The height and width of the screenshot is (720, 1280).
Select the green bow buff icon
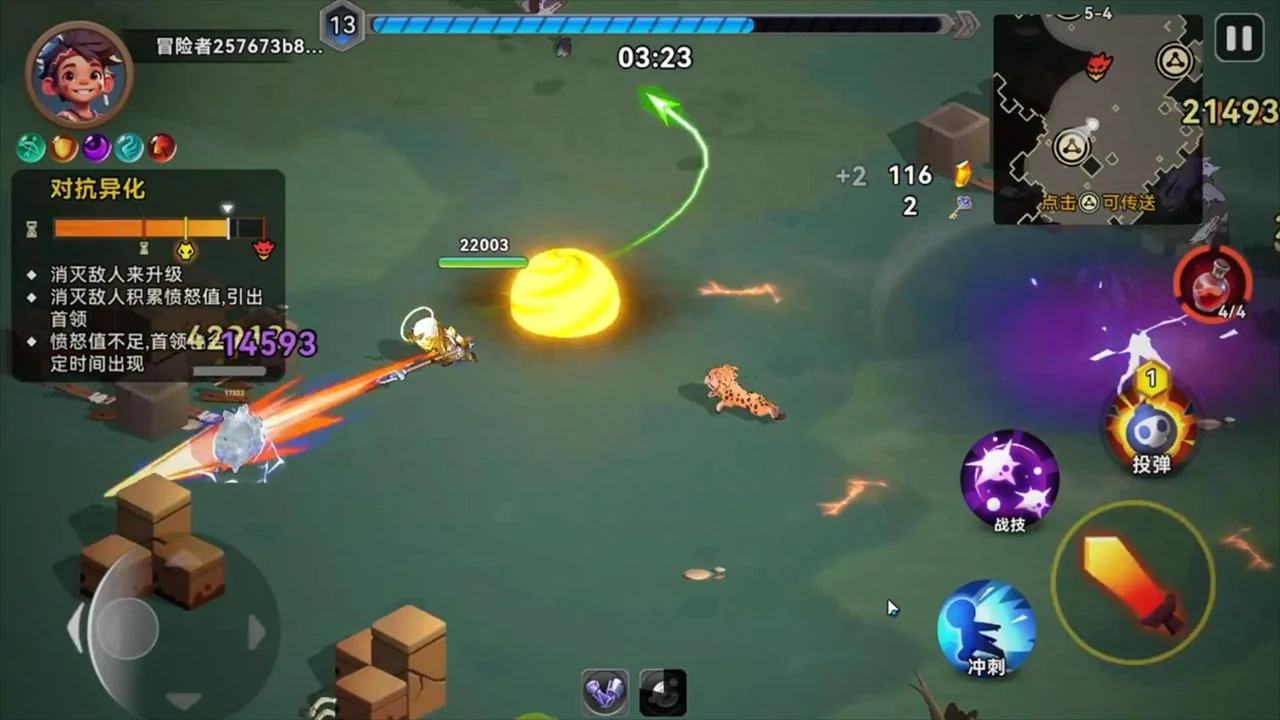[x=31, y=148]
